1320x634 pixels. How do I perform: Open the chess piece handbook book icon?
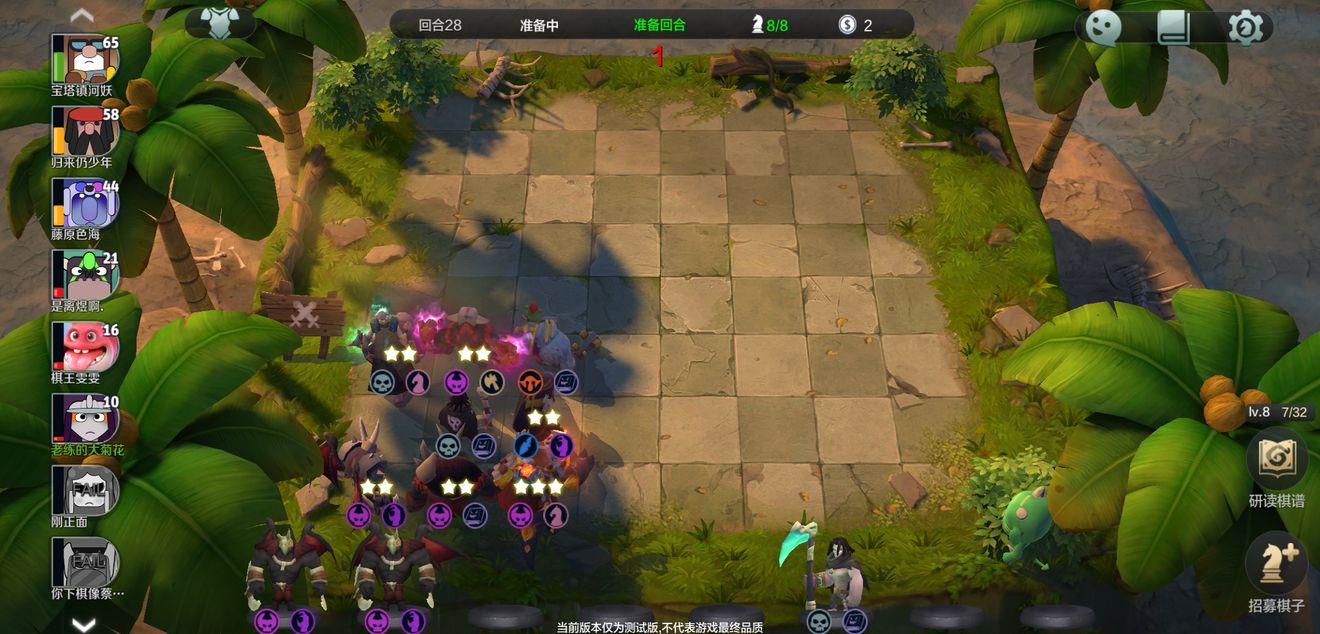click(1174, 27)
